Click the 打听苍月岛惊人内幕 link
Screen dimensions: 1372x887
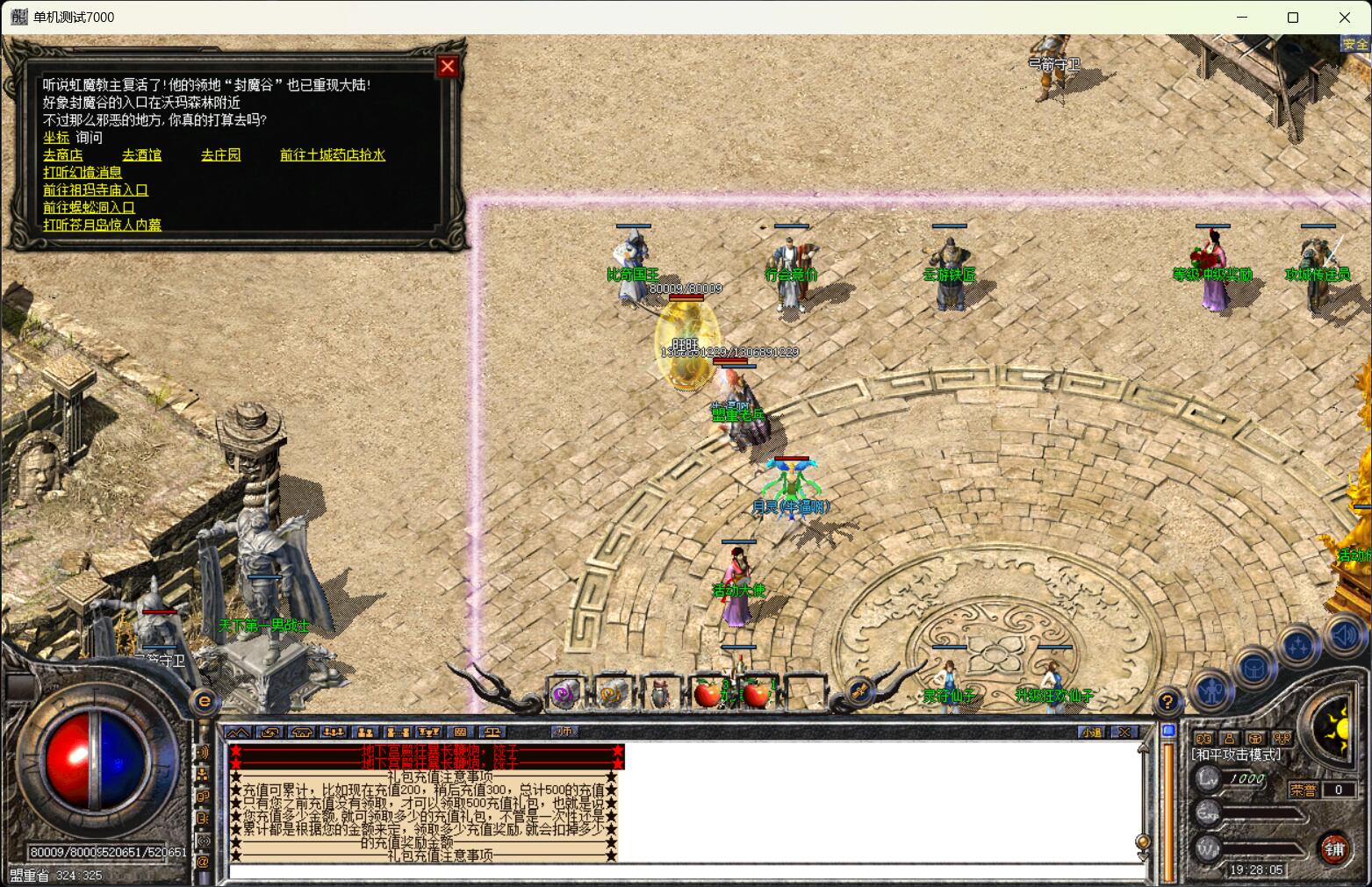pyautogui.click(x=102, y=225)
